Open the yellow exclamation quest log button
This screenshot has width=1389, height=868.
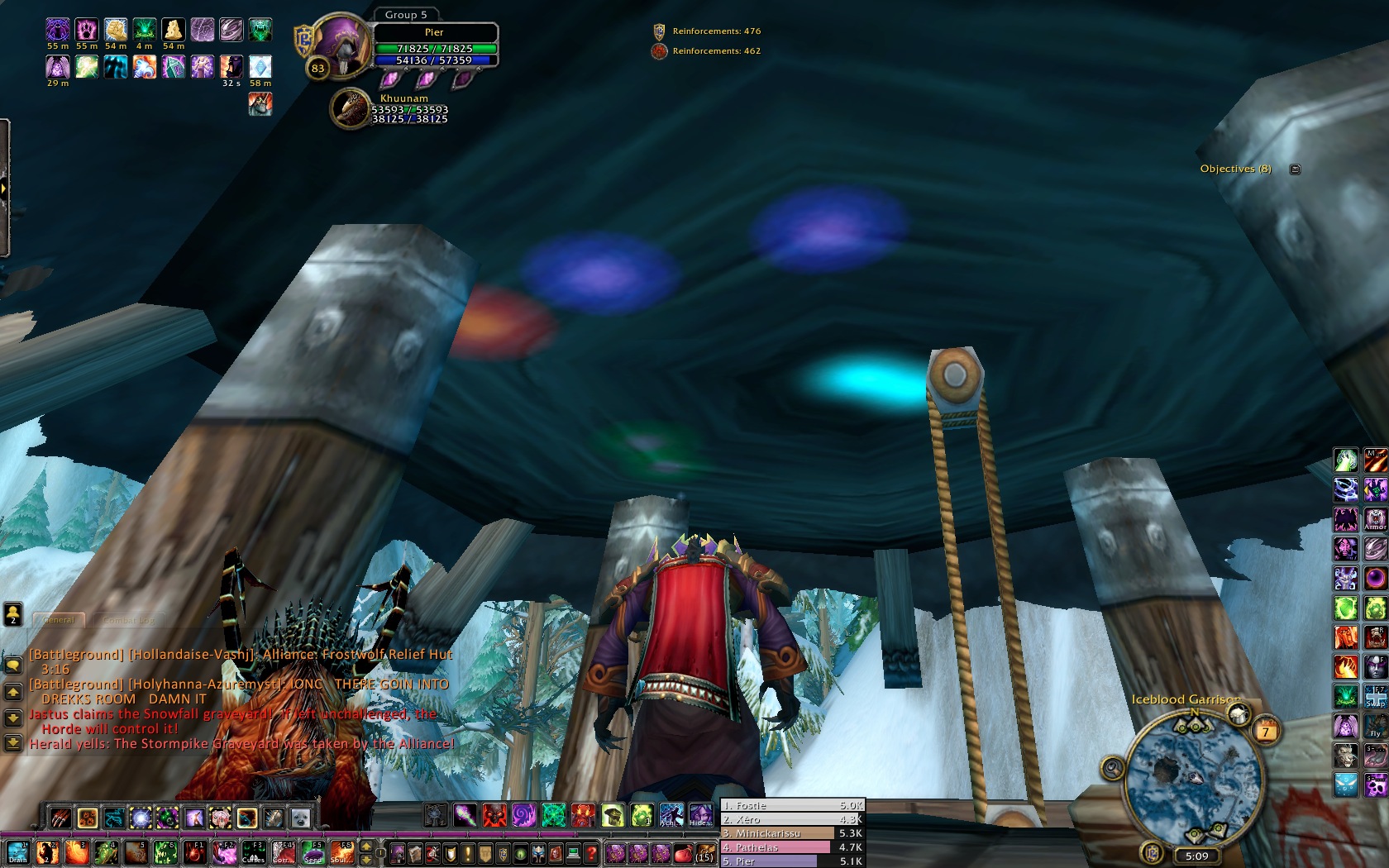pos(468,853)
